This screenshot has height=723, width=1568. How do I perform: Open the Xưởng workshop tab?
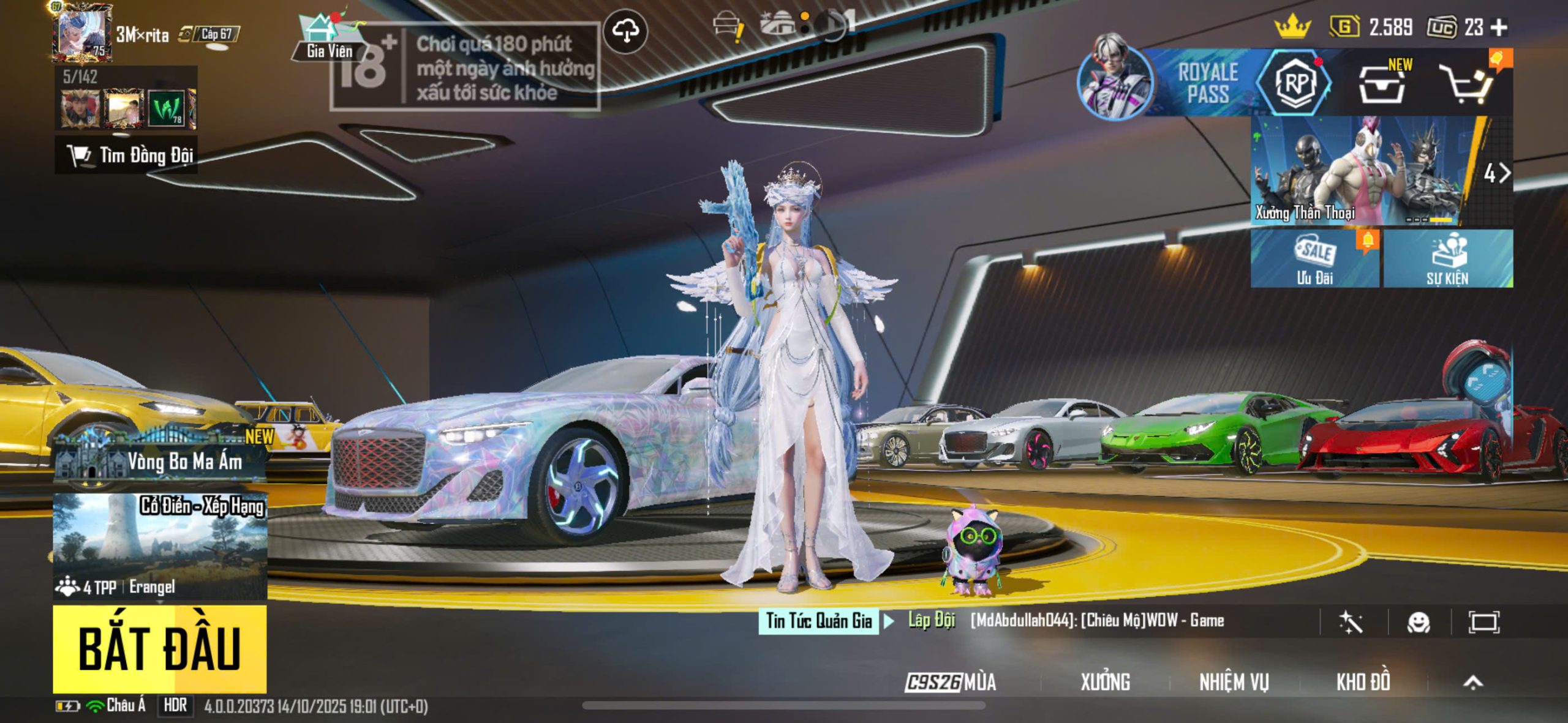[1105, 682]
